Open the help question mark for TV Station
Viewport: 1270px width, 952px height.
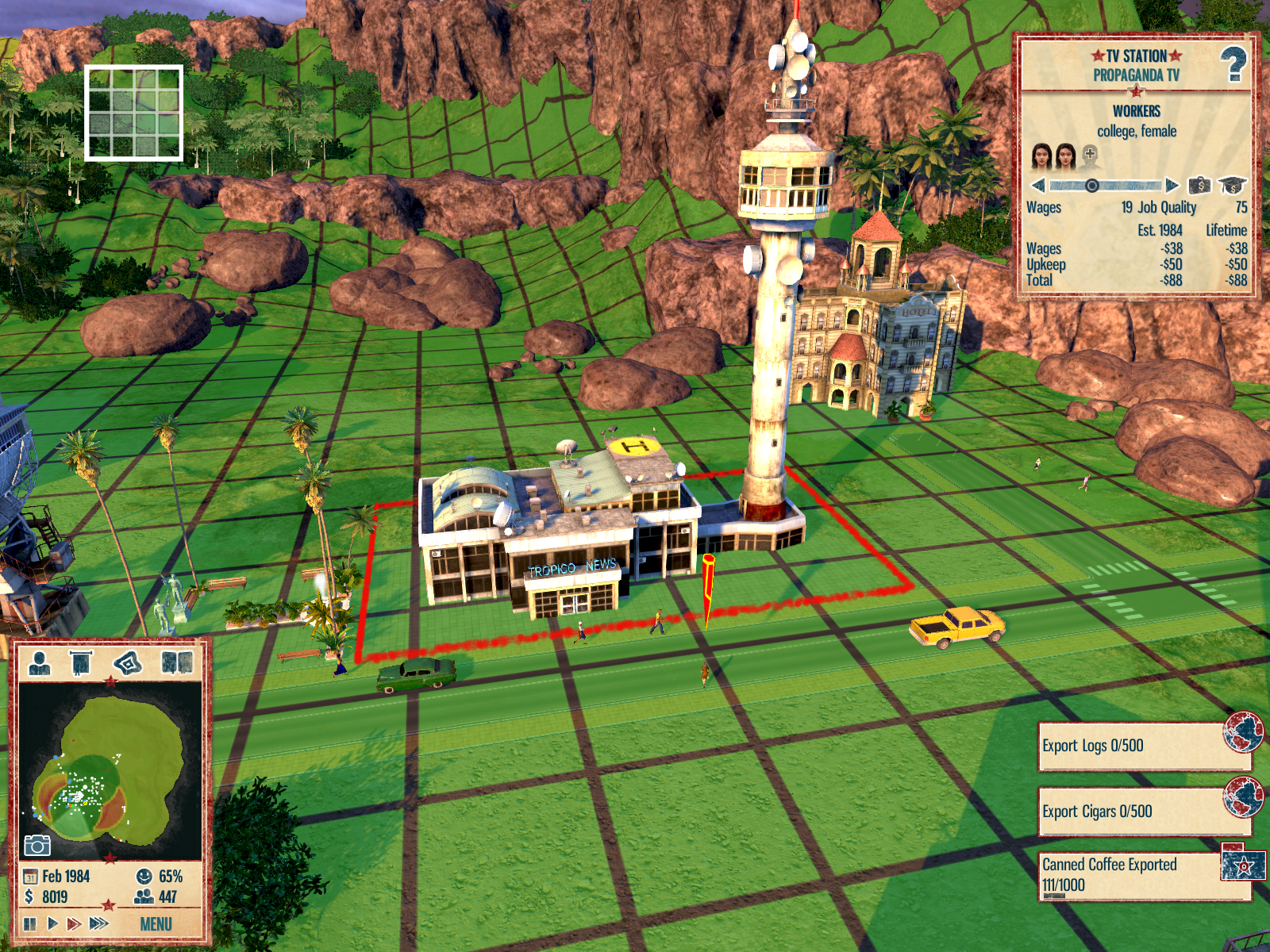1233,64
